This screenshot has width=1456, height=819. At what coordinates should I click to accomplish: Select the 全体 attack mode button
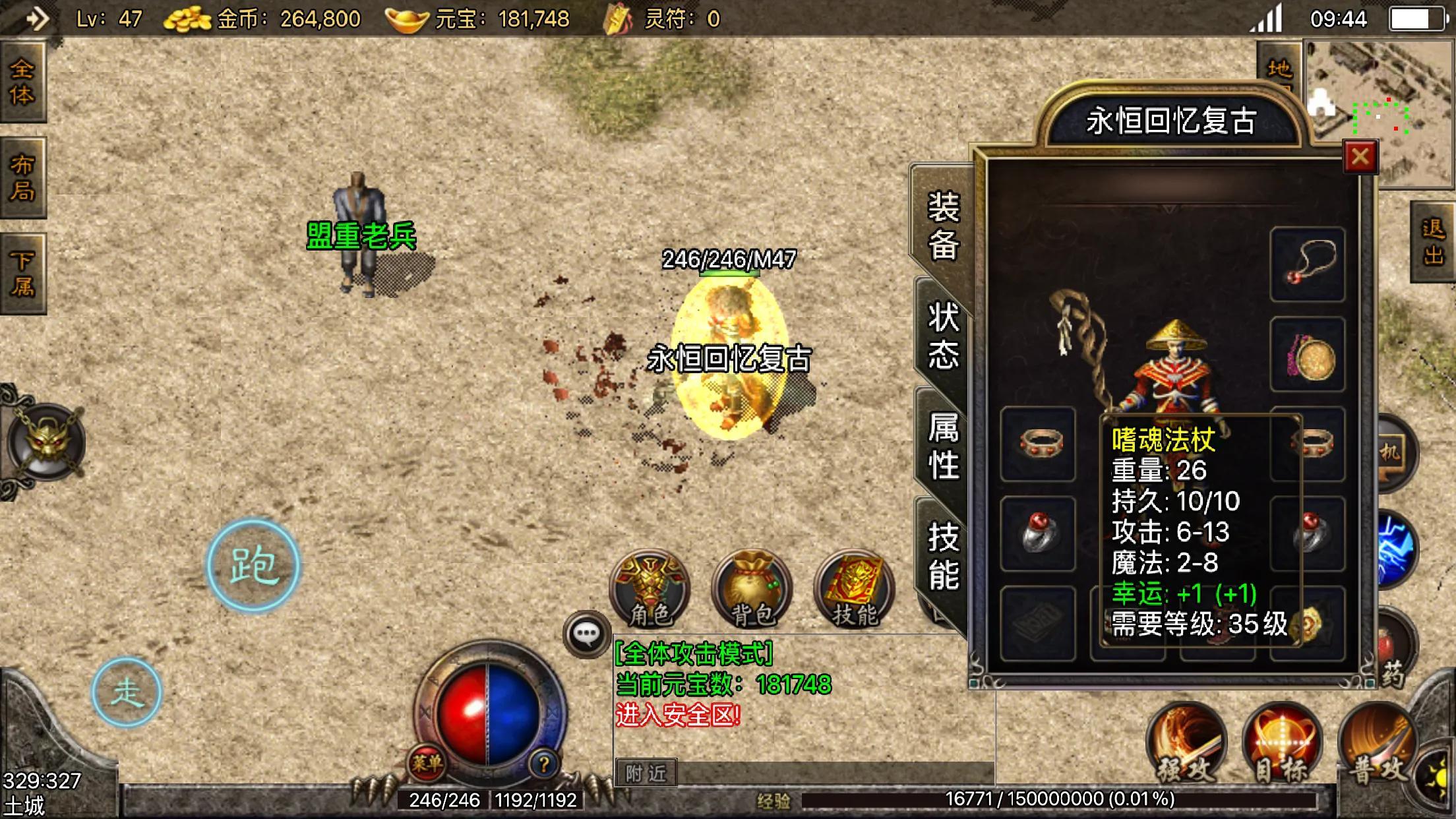22,82
